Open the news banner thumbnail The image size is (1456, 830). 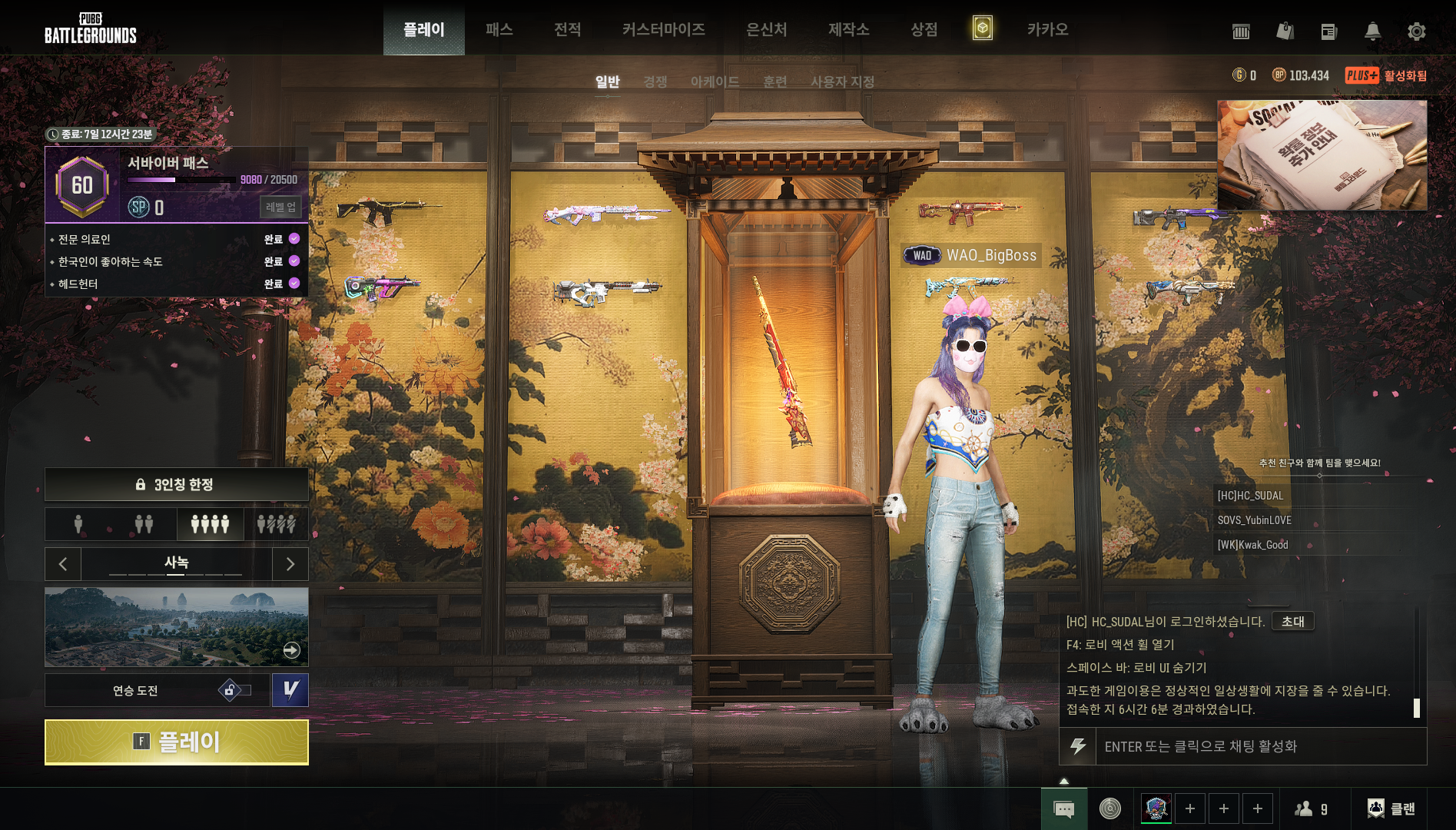point(1322,154)
